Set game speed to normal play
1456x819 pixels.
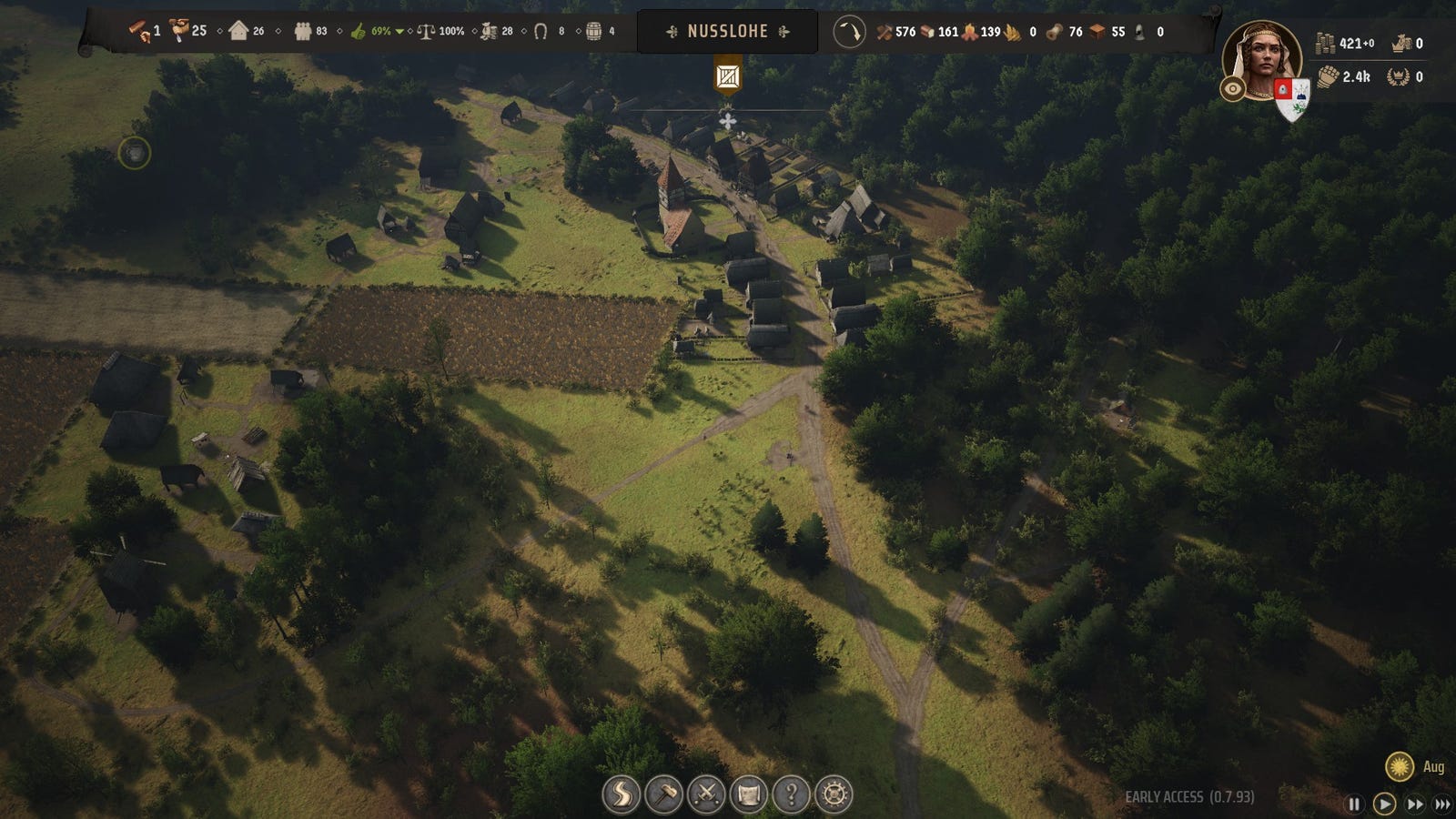1384,804
